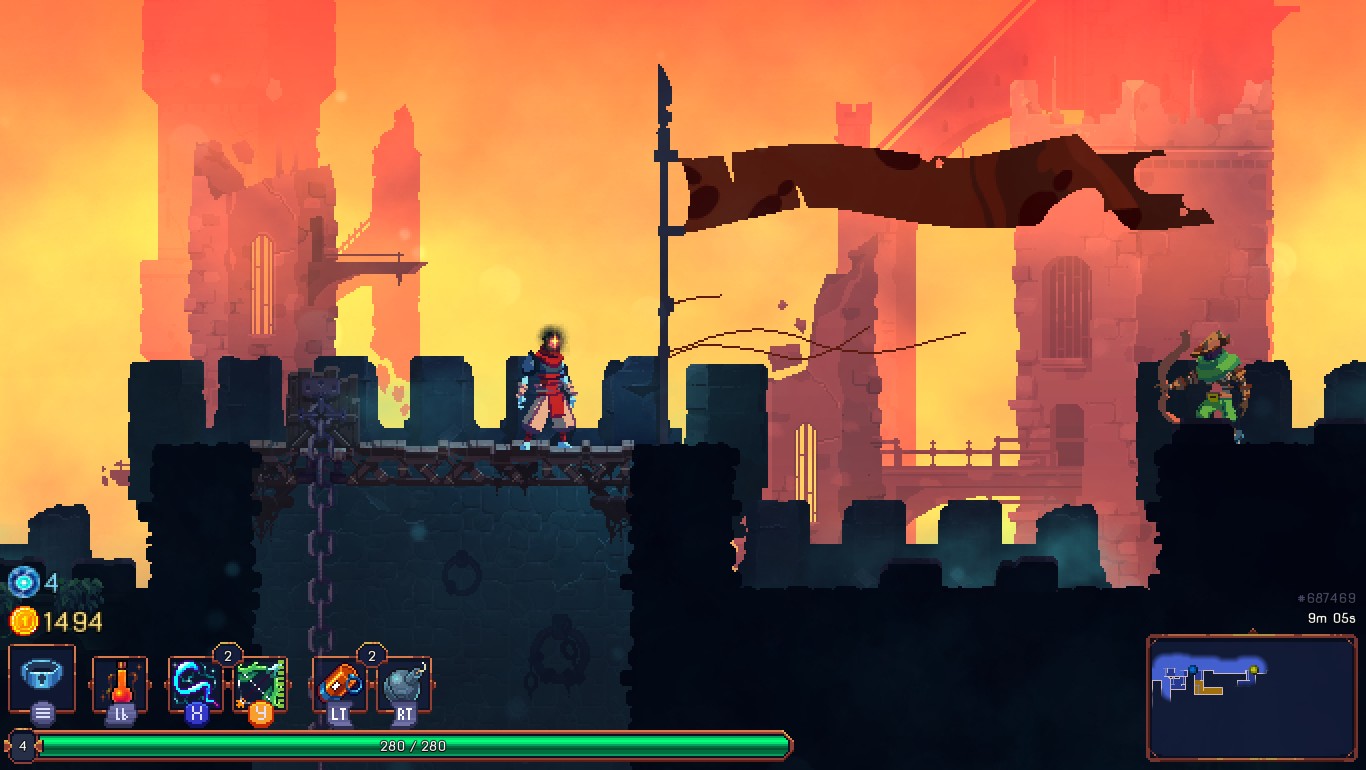This screenshot has height=770, width=1366.
Task: Select the green bow weapon slot
Action: point(260,683)
